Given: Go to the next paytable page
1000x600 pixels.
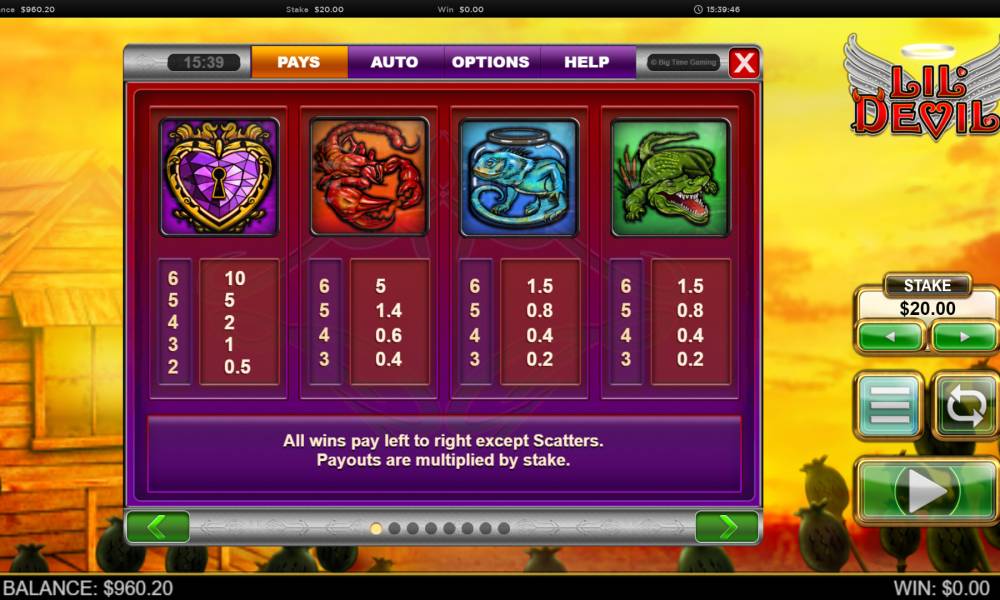Looking at the screenshot, I should coord(728,527).
